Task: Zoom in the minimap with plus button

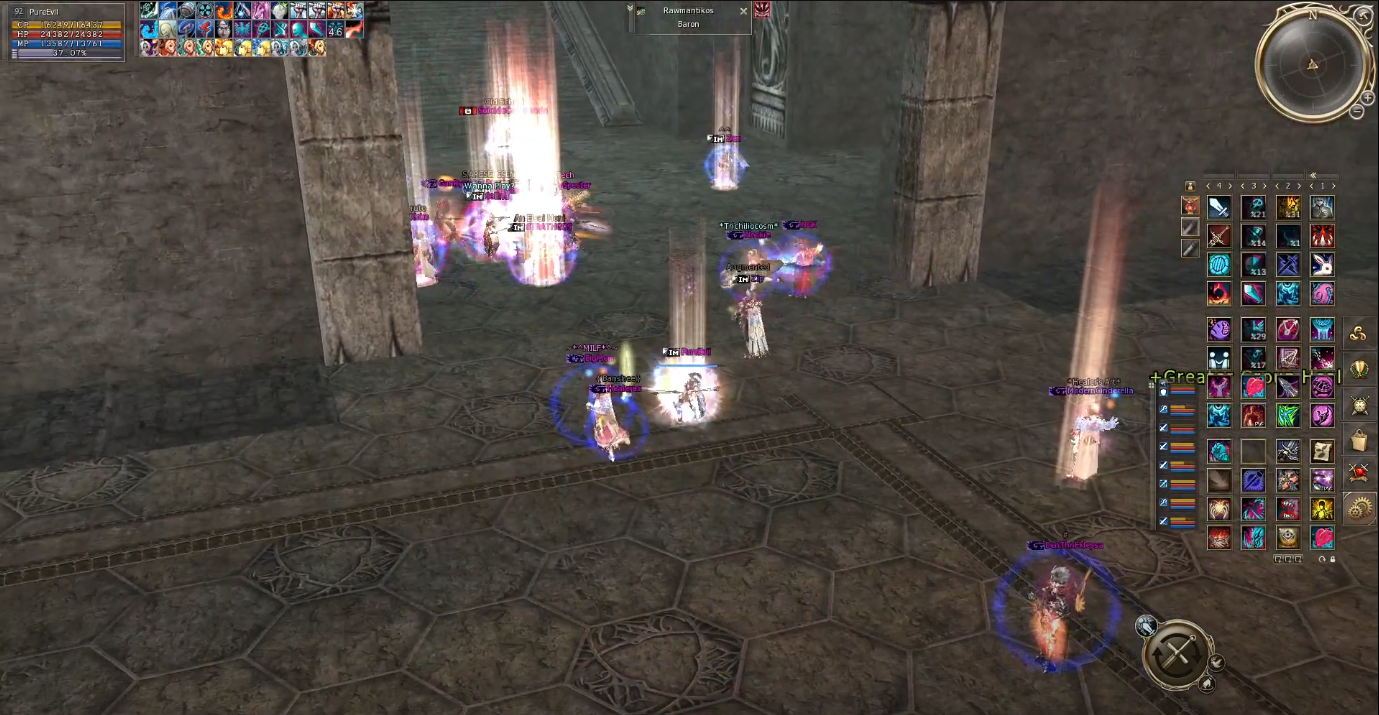Action: [1368, 97]
